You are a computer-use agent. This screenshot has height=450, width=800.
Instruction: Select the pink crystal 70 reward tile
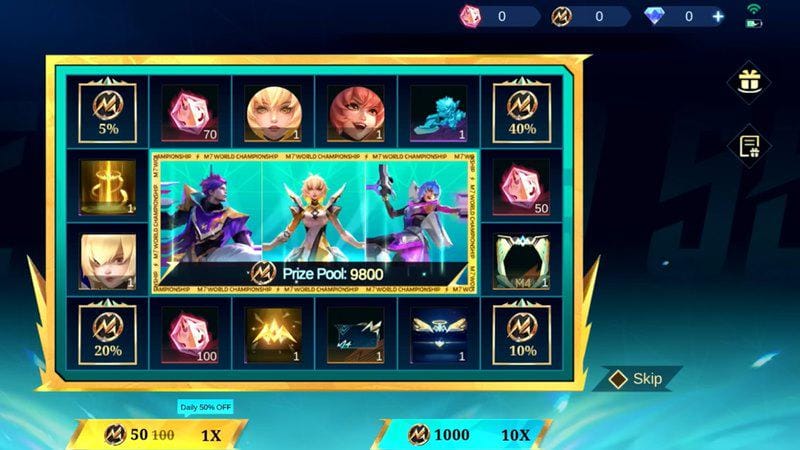pos(190,110)
